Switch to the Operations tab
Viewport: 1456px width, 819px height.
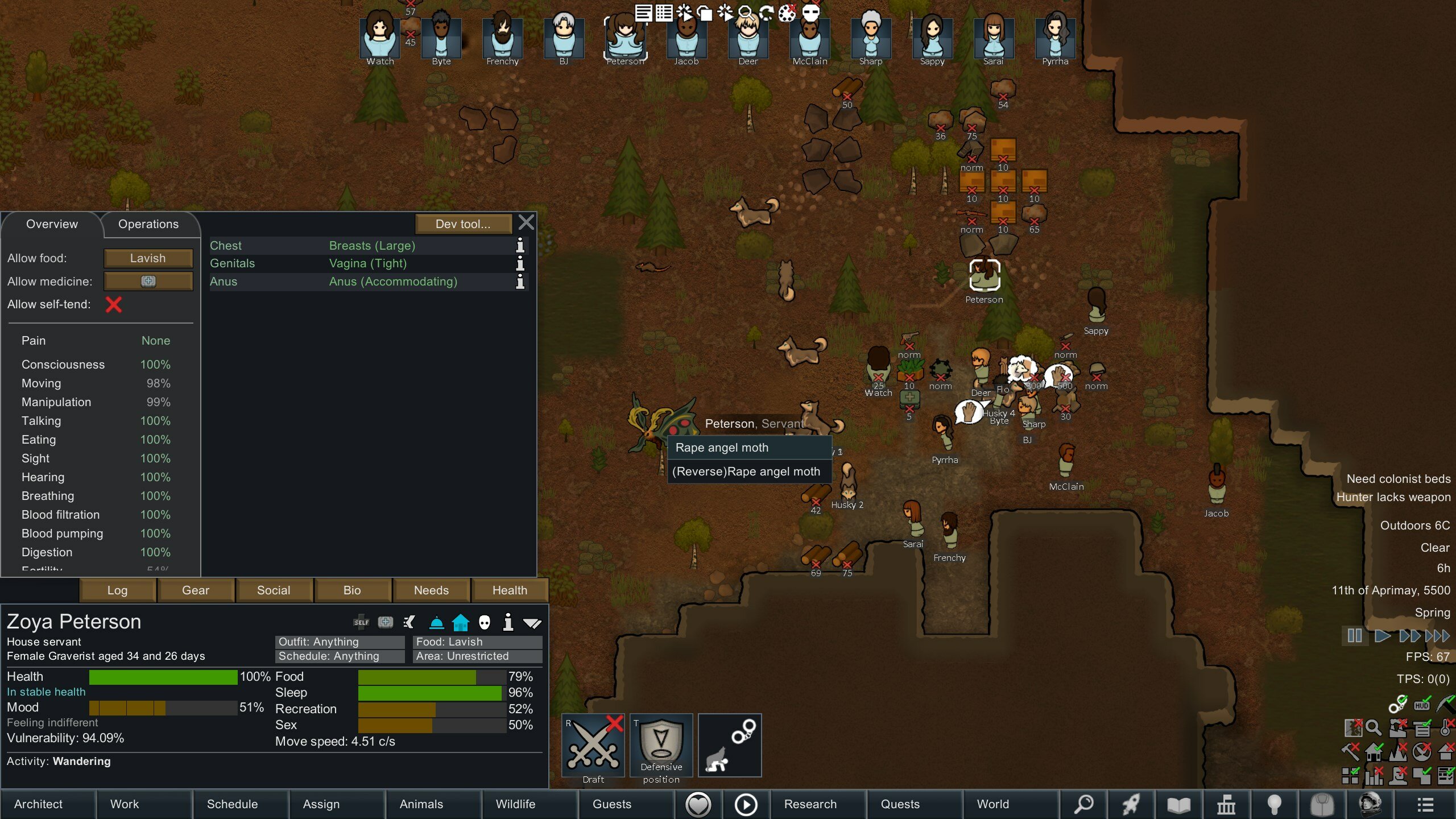(x=150, y=224)
